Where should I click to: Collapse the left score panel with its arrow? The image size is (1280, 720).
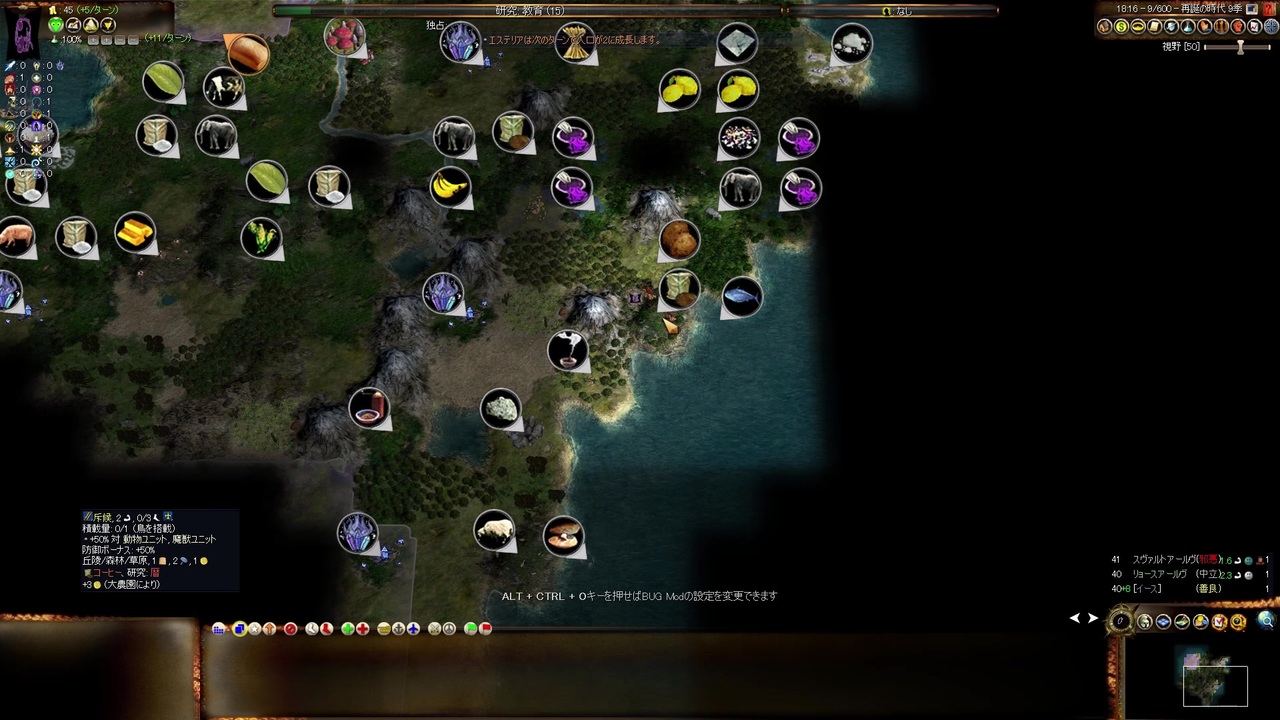(x=1075, y=618)
